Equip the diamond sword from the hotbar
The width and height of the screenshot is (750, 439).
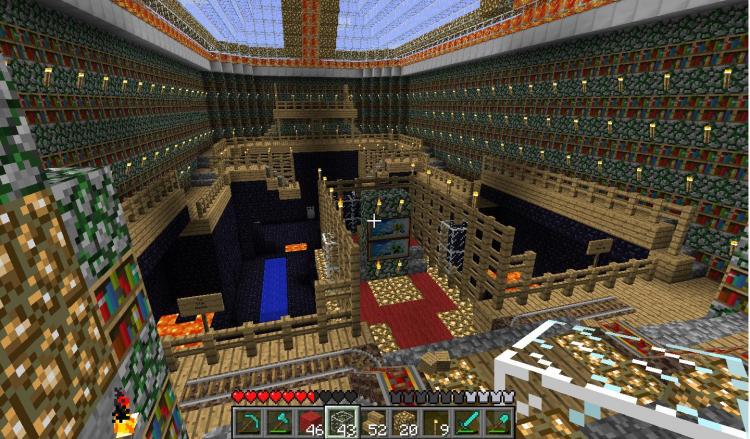point(468,420)
